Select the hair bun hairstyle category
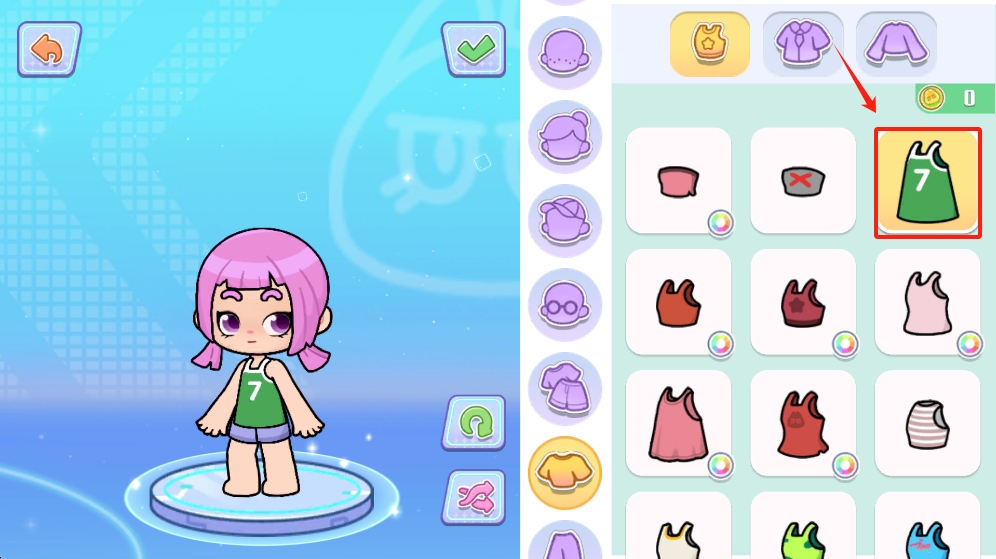Screen dimensions: 996x559 click(x=565, y=136)
